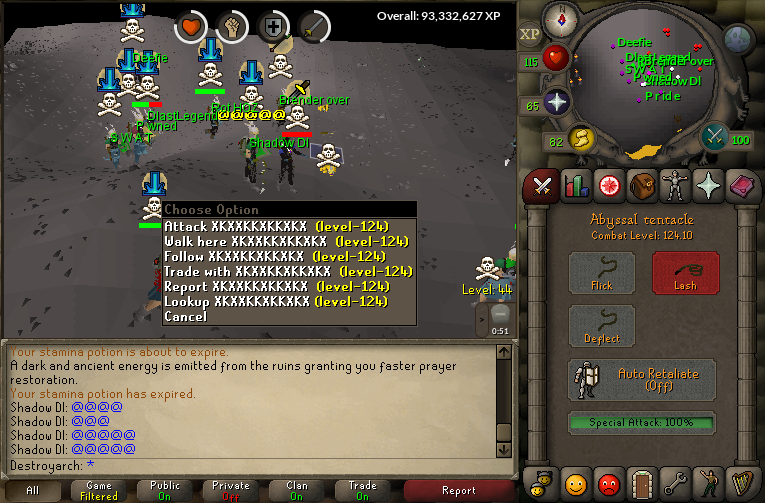765x503 pixels.
Task: Choose the Lash attack style
Action: (685, 273)
